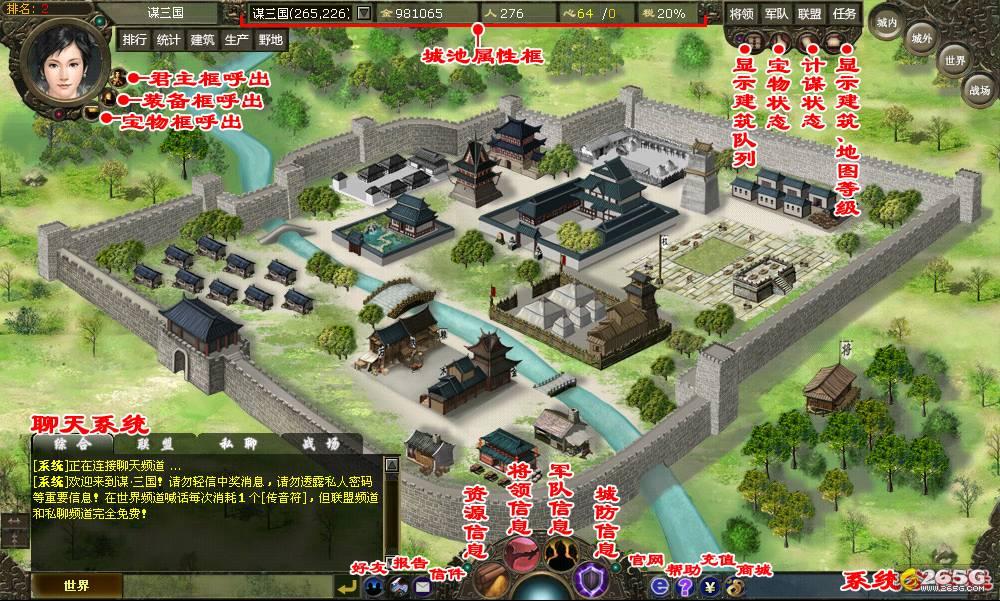Open the 将领 generals menu
1000x601 pixels.
tap(741, 14)
